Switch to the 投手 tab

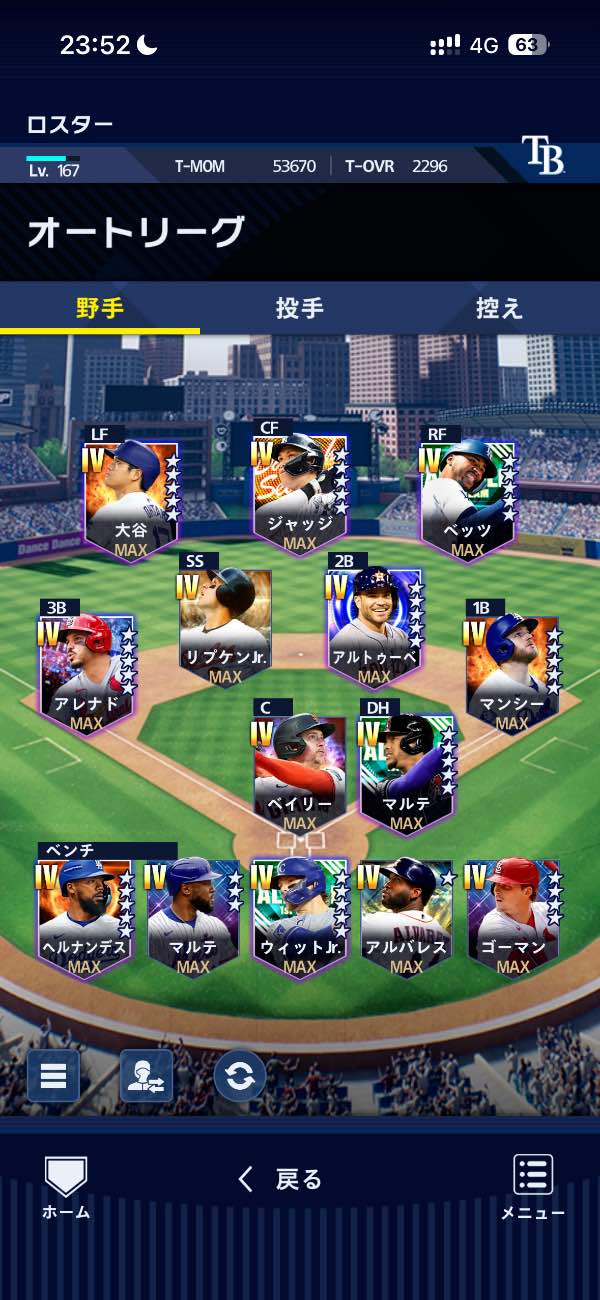(x=299, y=308)
